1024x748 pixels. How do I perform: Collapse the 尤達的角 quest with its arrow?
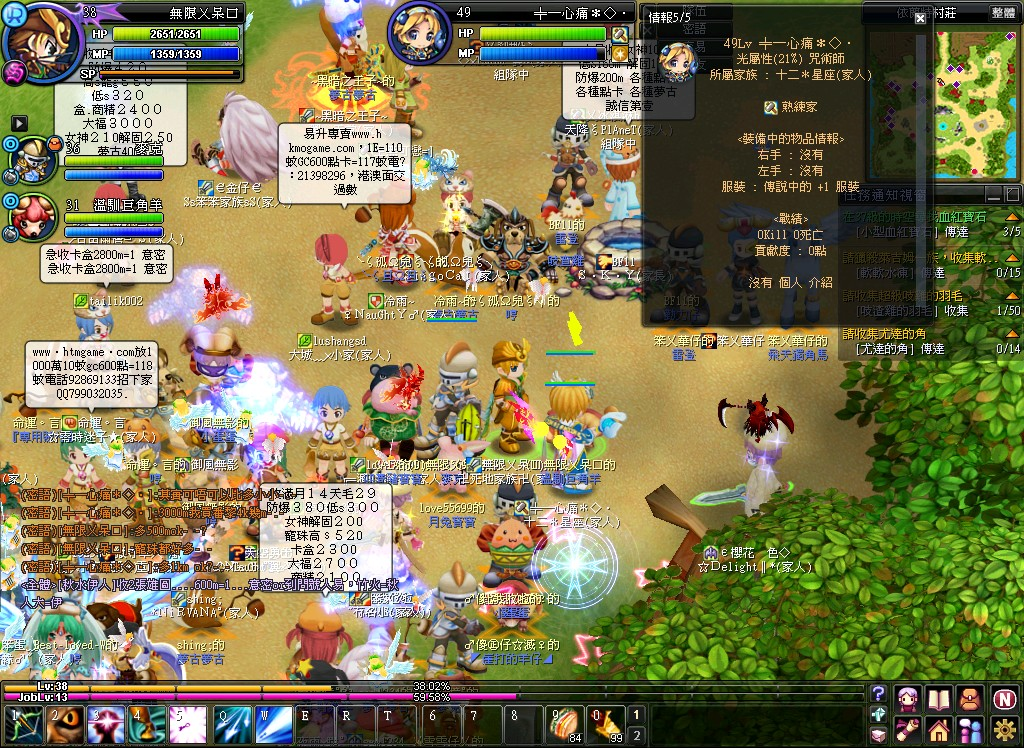click(x=1014, y=334)
